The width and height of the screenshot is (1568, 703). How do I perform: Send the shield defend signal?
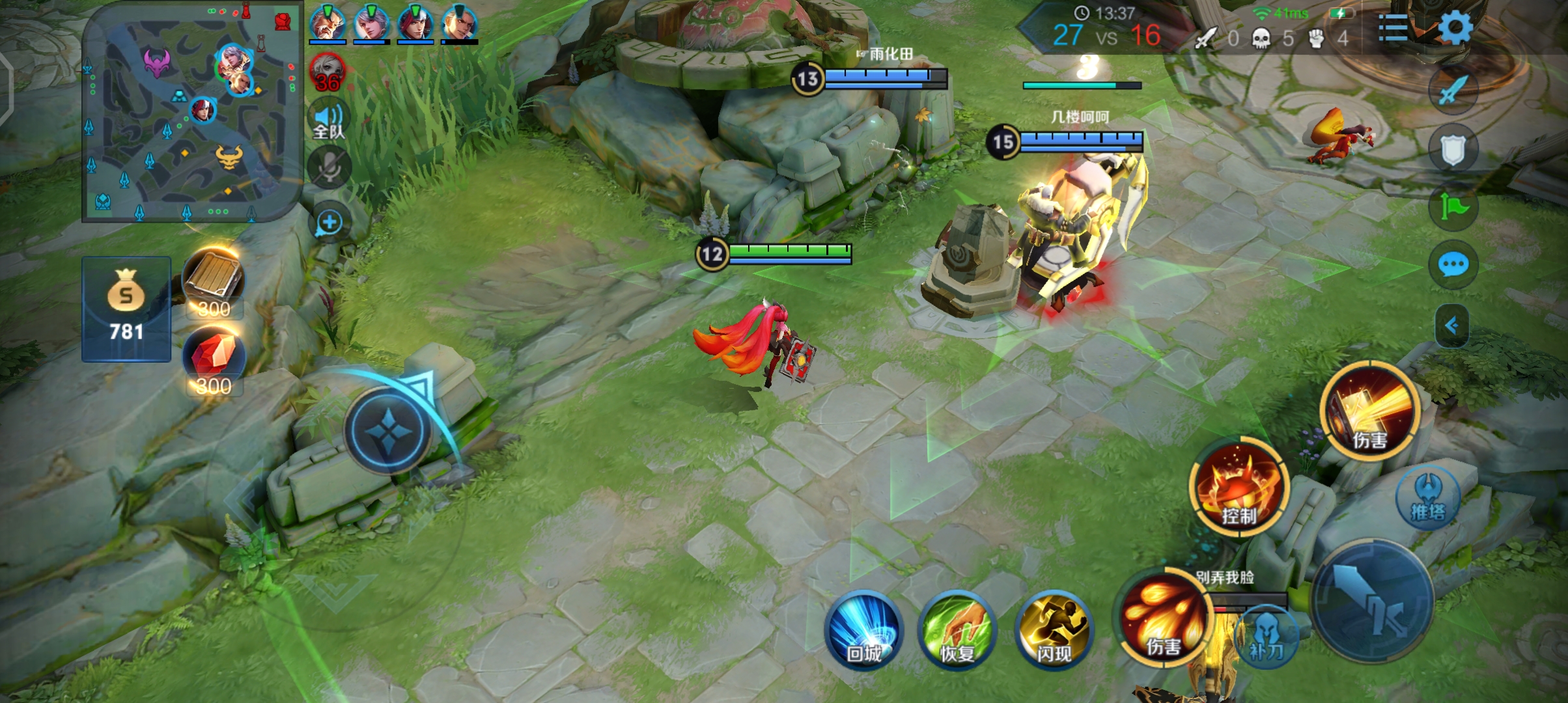click(x=1453, y=150)
